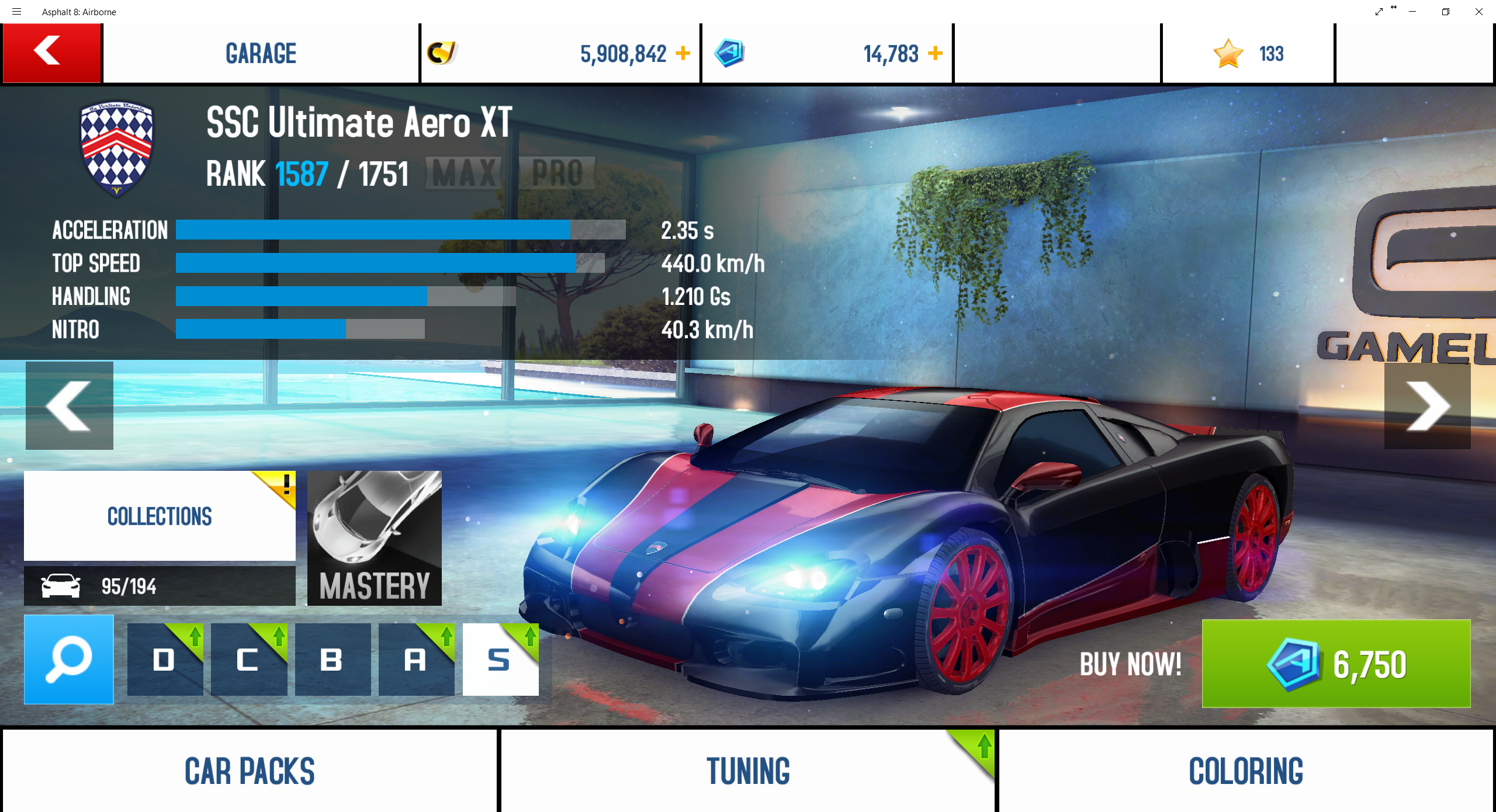This screenshot has height=812, width=1496.
Task: Switch to class B cars
Action: pyautogui.click(x=333, y=659)
